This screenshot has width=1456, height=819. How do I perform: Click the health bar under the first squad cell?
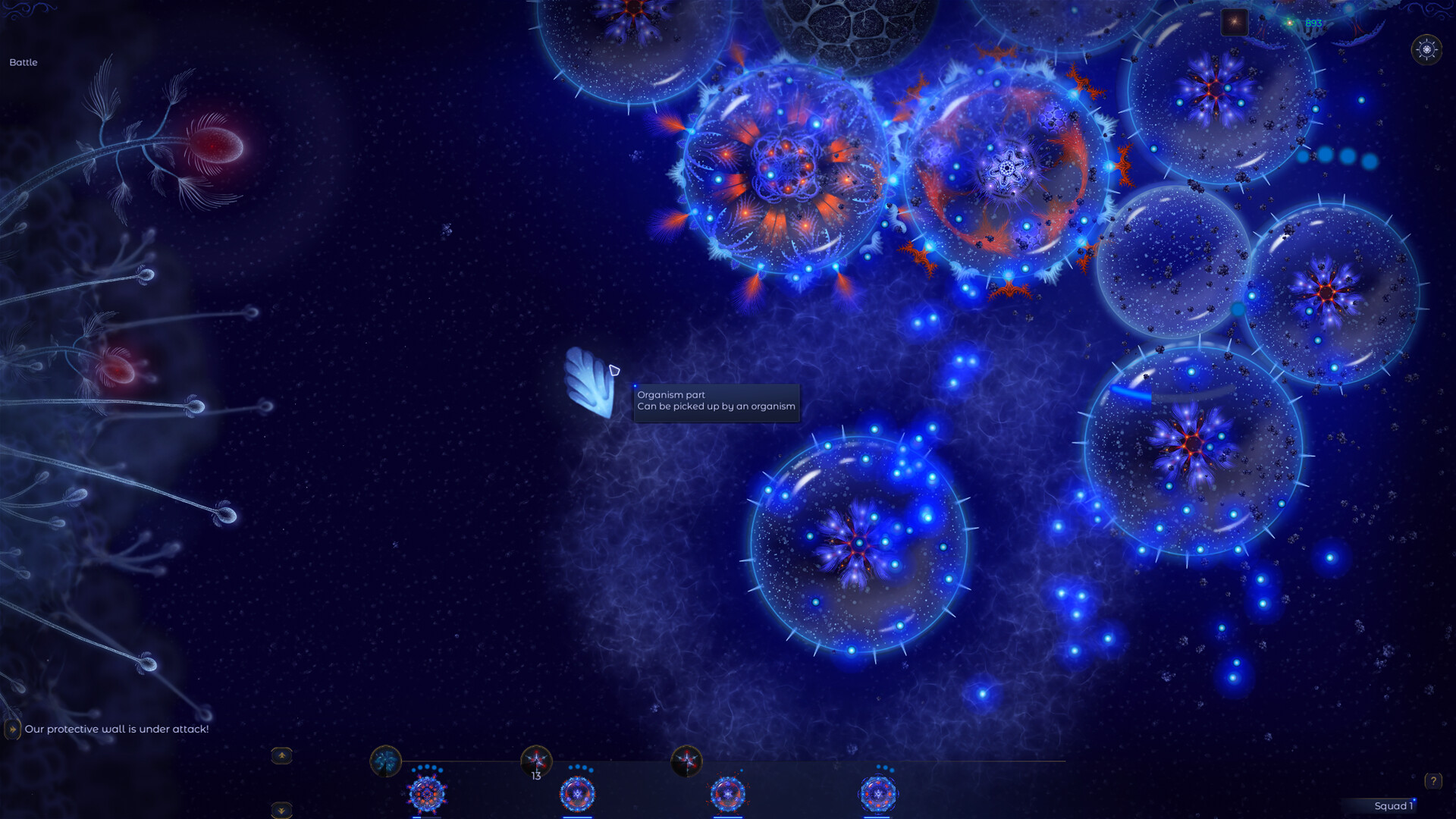pos(426,817)
